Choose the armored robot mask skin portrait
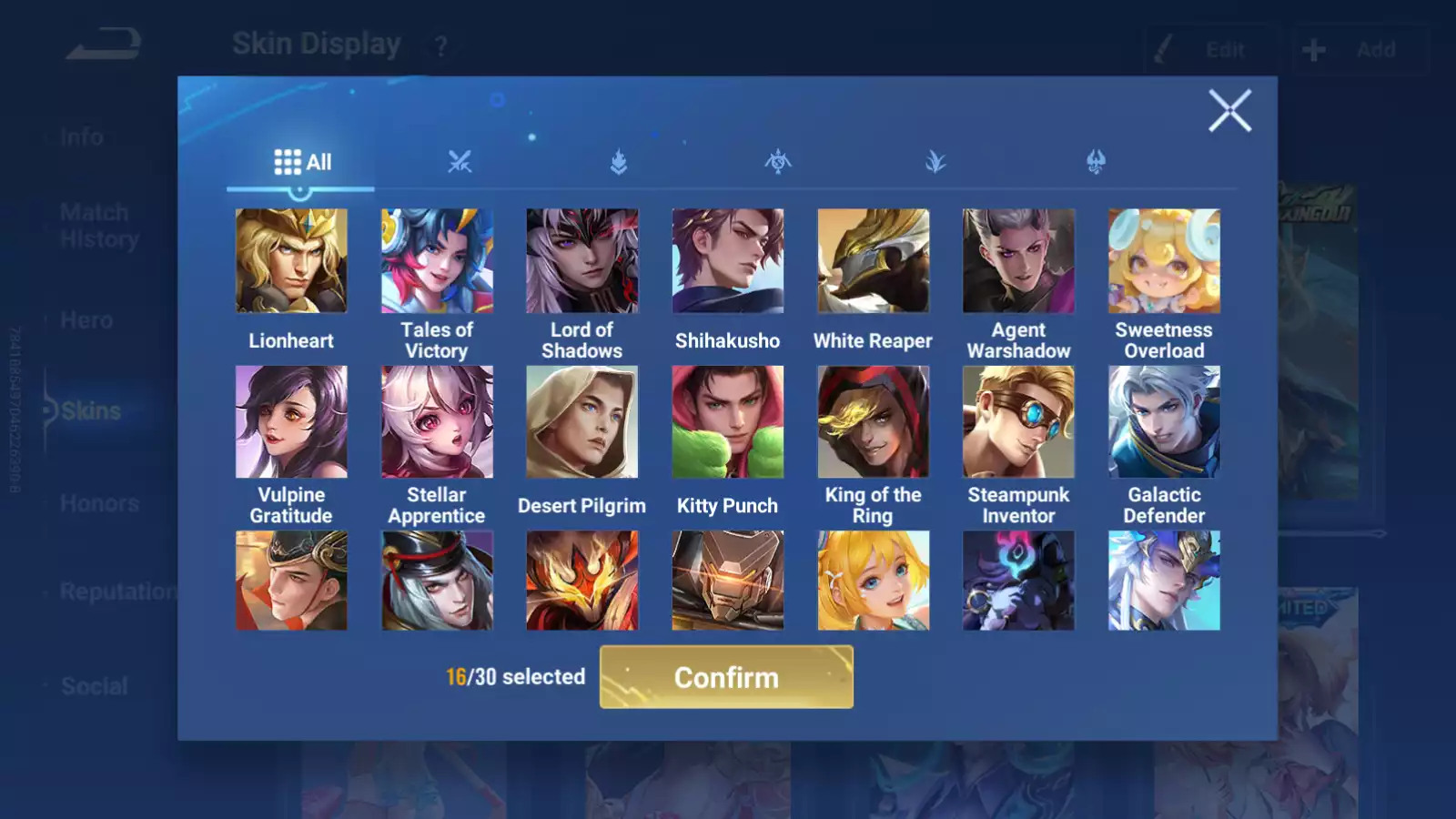 click(x=728, y=581)
